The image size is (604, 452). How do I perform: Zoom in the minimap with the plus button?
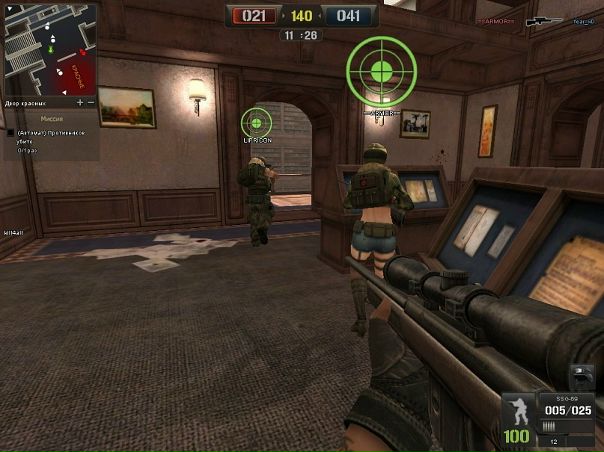(x=79, y=102)
